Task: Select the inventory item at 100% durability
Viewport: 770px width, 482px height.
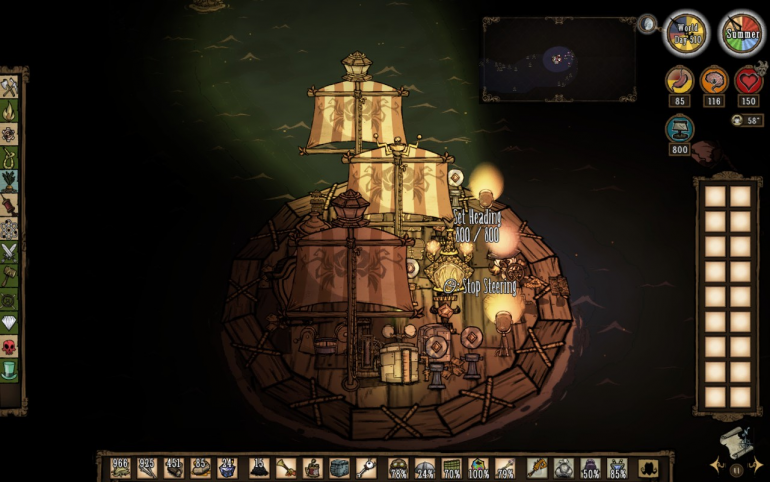Action: tap(478, 467)
